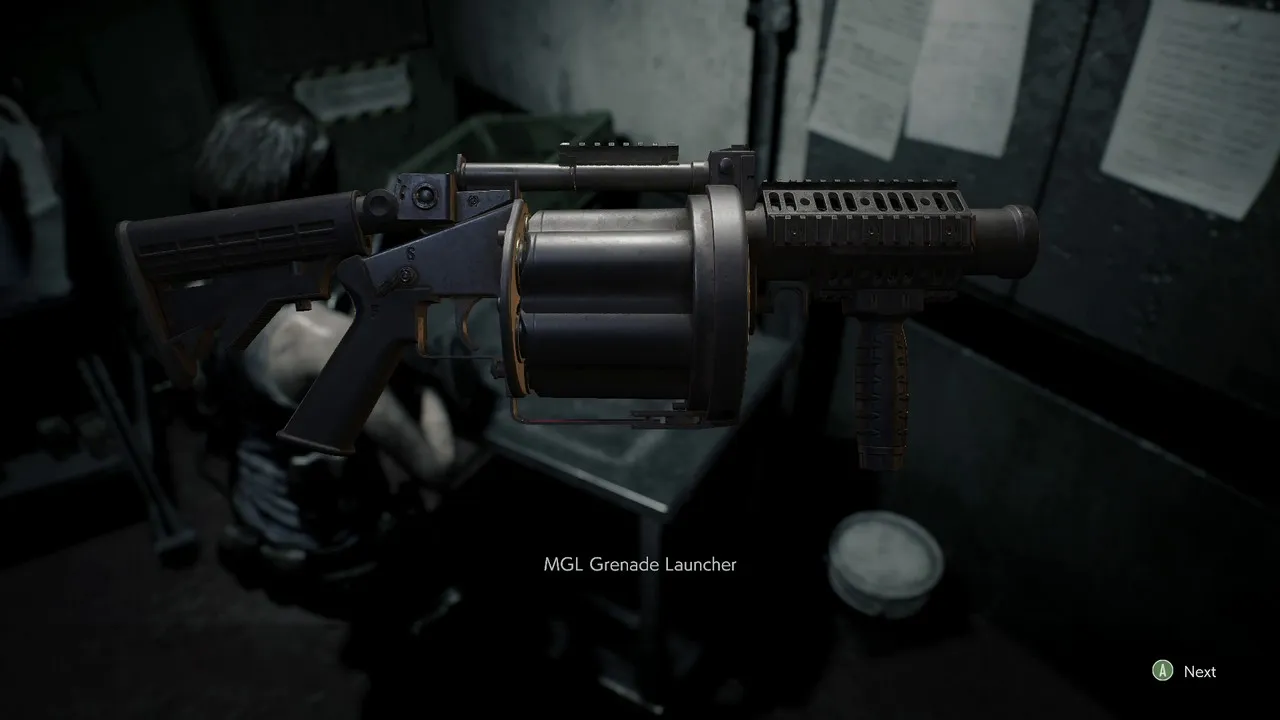Click the green A button icon
Image resolution: width=1280 pixels, height=720 pixels.
pyautogui.click(x=1161, y=671)
